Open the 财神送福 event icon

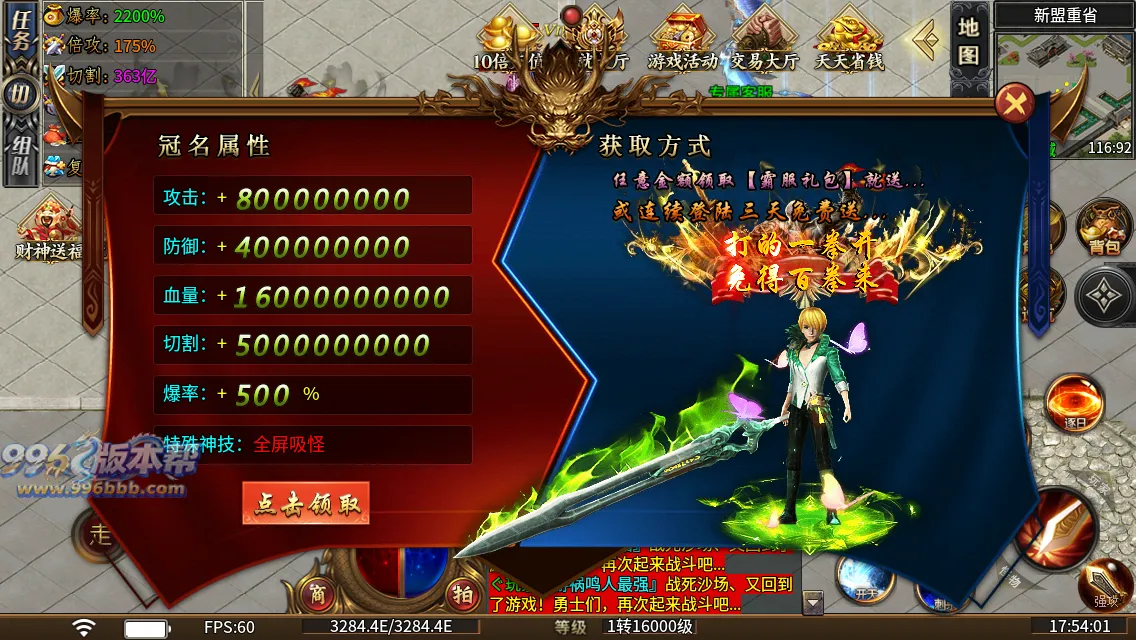[47, 227]
